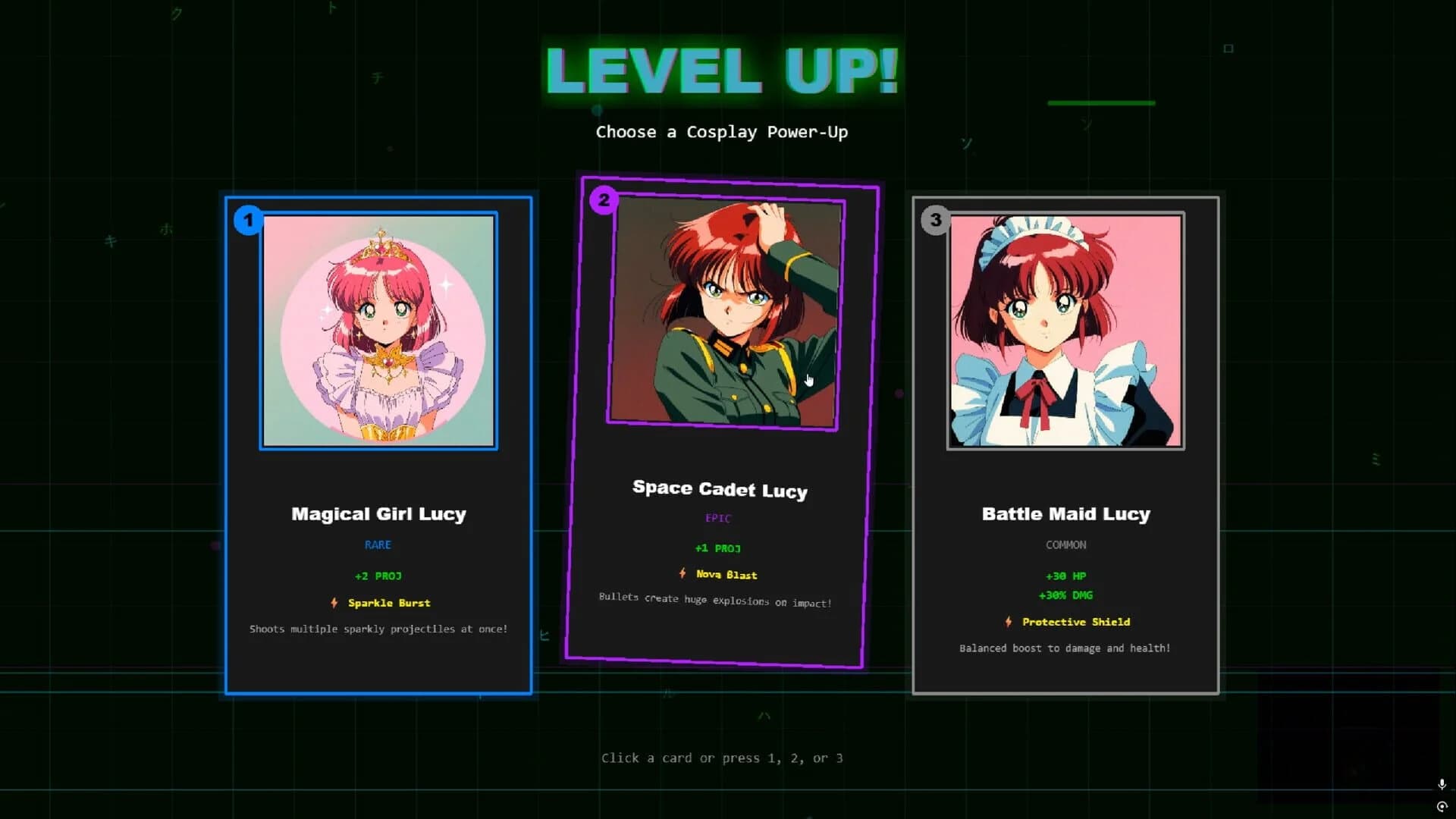The height and width of the screenshot is (819, 1456).
Task: Click the lightning icon next to Sparkle Burst
Action: point(334,603)
